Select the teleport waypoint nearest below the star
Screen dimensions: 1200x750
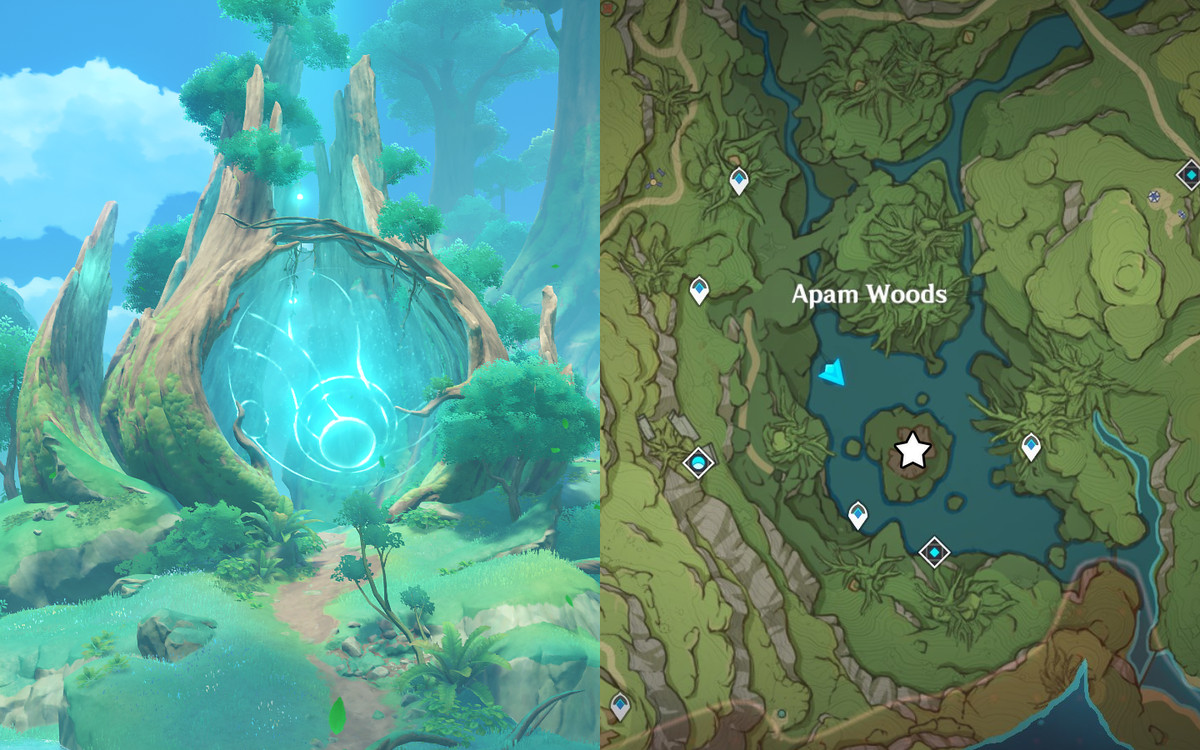click(x=857, y=515)
